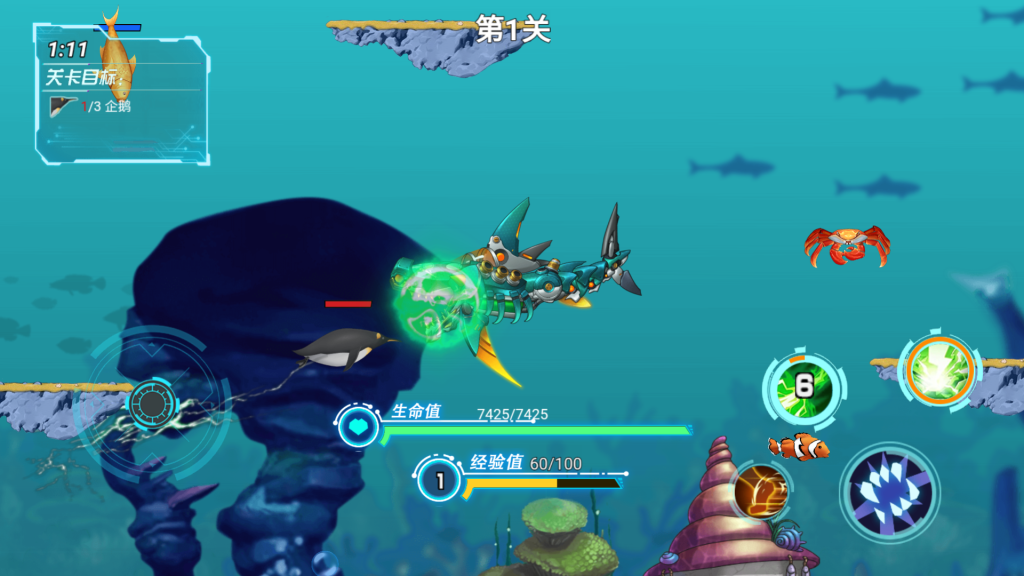This screenshot has width=1024, height=576.
Task: Use the green lightning skill showing cooldown 6
Action: (x=804, y=387)
